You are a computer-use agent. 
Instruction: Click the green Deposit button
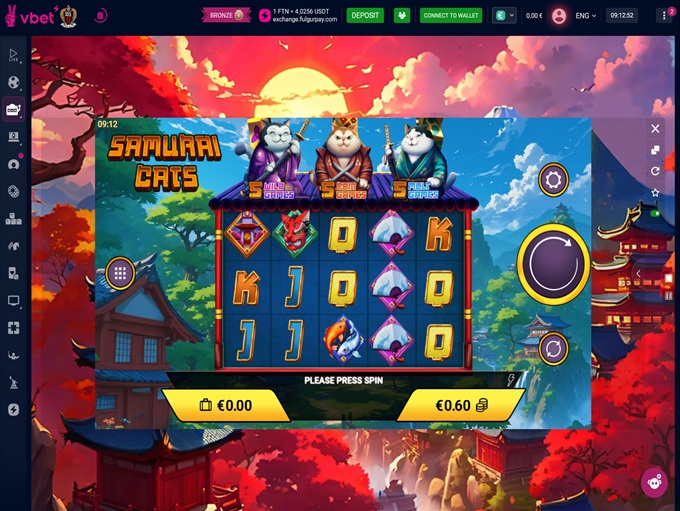(x=365, y=15)
